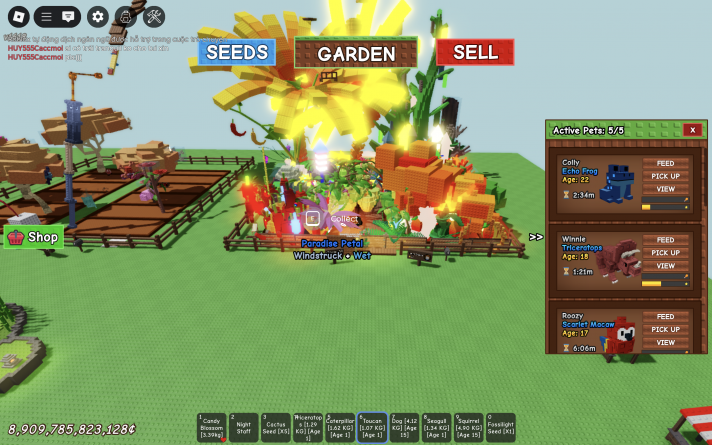Open the Roblox main menu
Viewport: 712px width, 445px height.
(16, 16)
